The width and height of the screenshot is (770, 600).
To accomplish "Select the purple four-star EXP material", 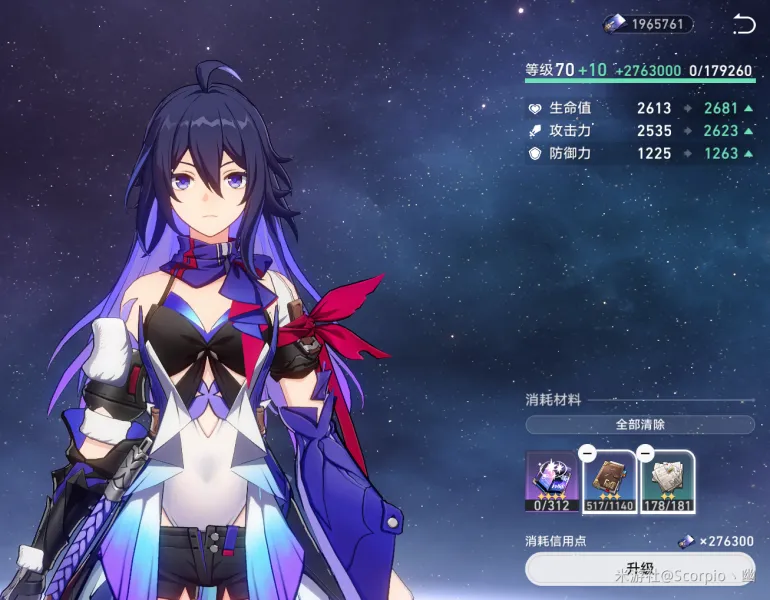I will click(552, 476).
